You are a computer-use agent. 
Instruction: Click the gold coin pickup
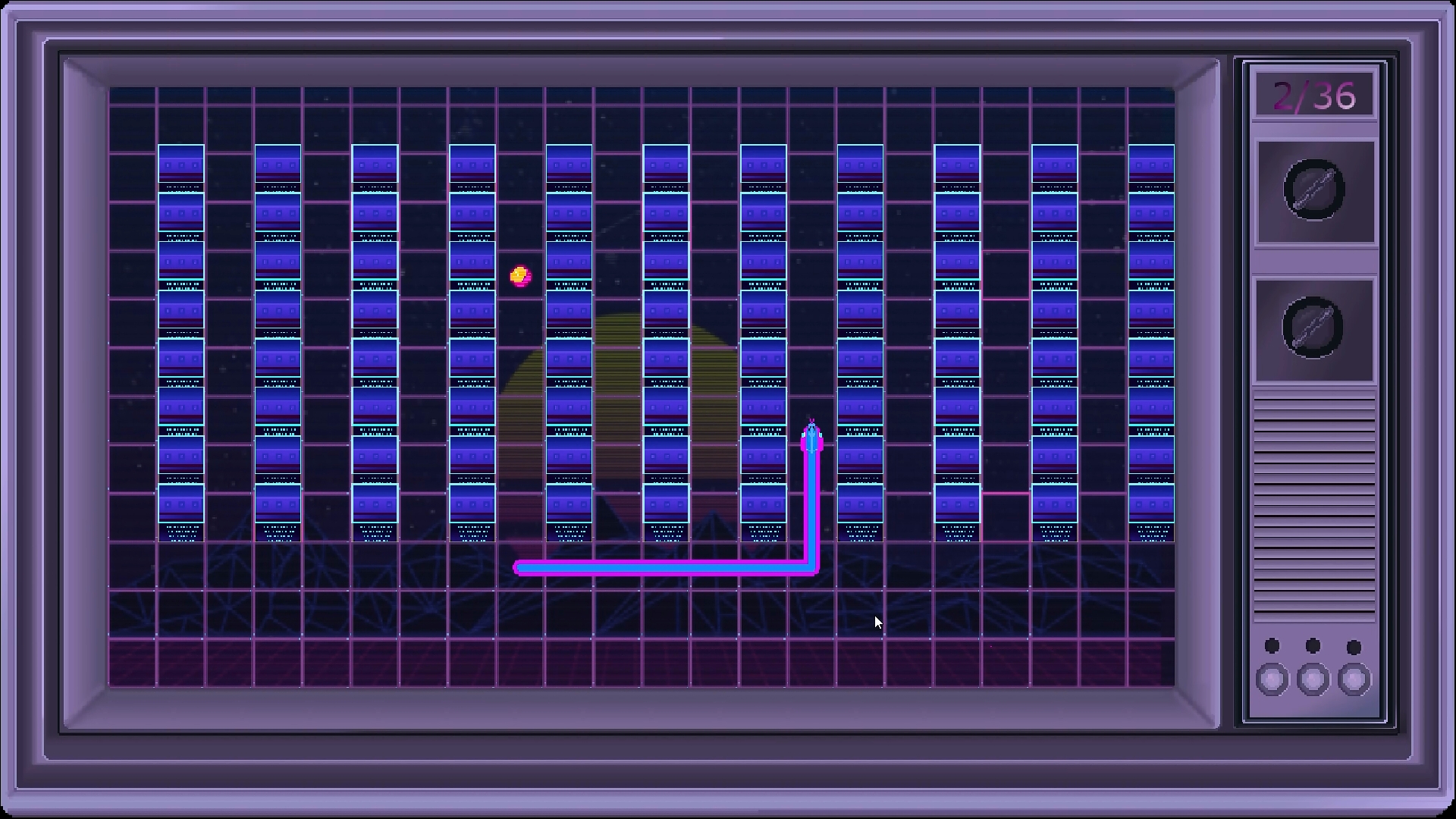tap(520, 276)
